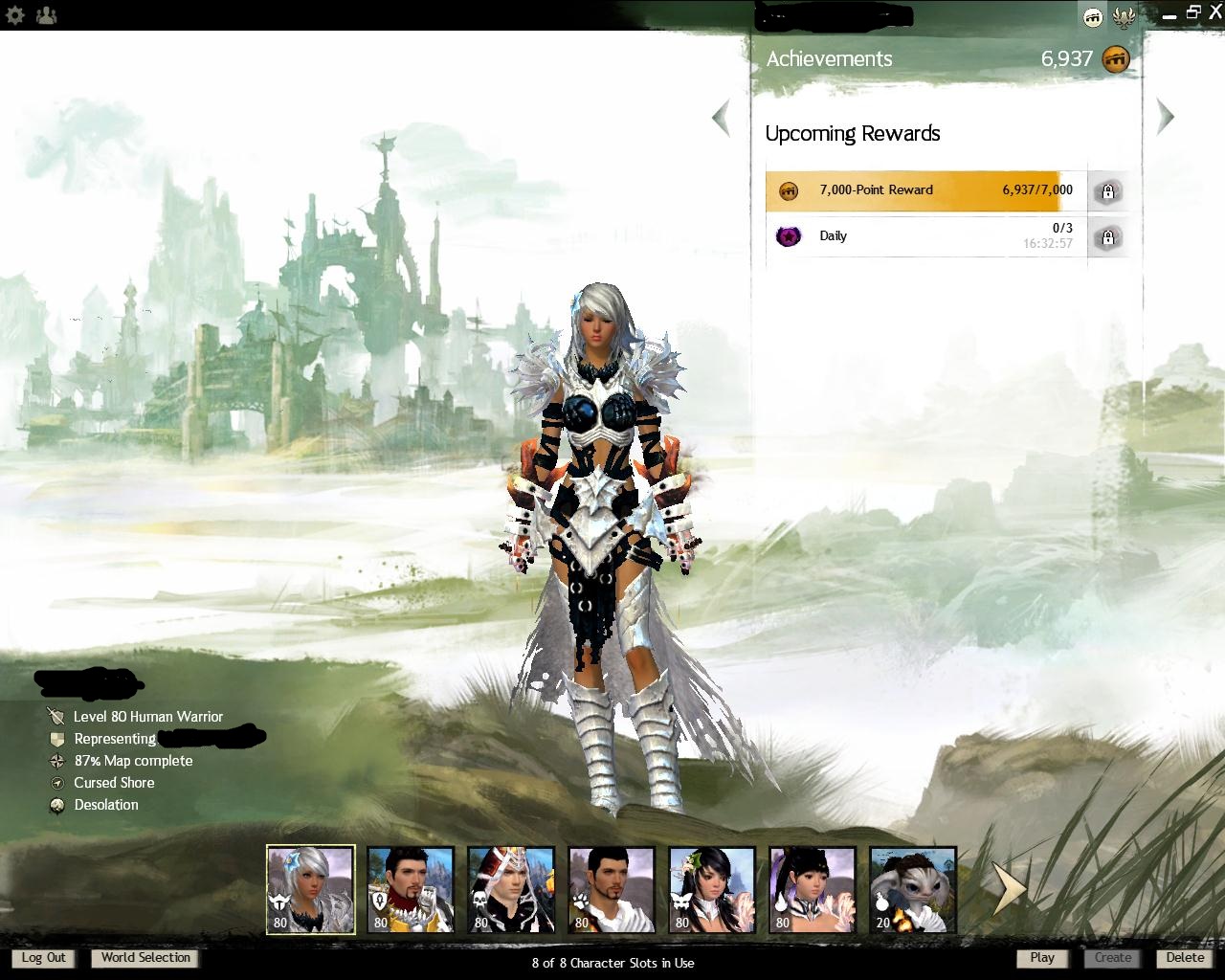The height and width of the screenshot is (980, 1225).
Task: Delete the selected character
Action: click(x=1185, y=958)
